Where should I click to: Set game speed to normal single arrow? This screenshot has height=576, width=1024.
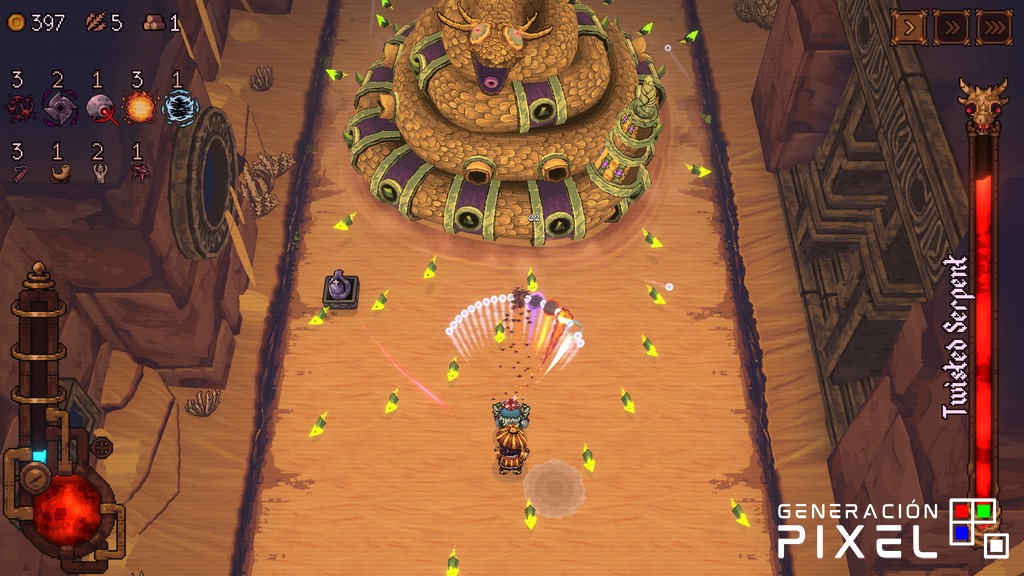[x=909, y=27]
